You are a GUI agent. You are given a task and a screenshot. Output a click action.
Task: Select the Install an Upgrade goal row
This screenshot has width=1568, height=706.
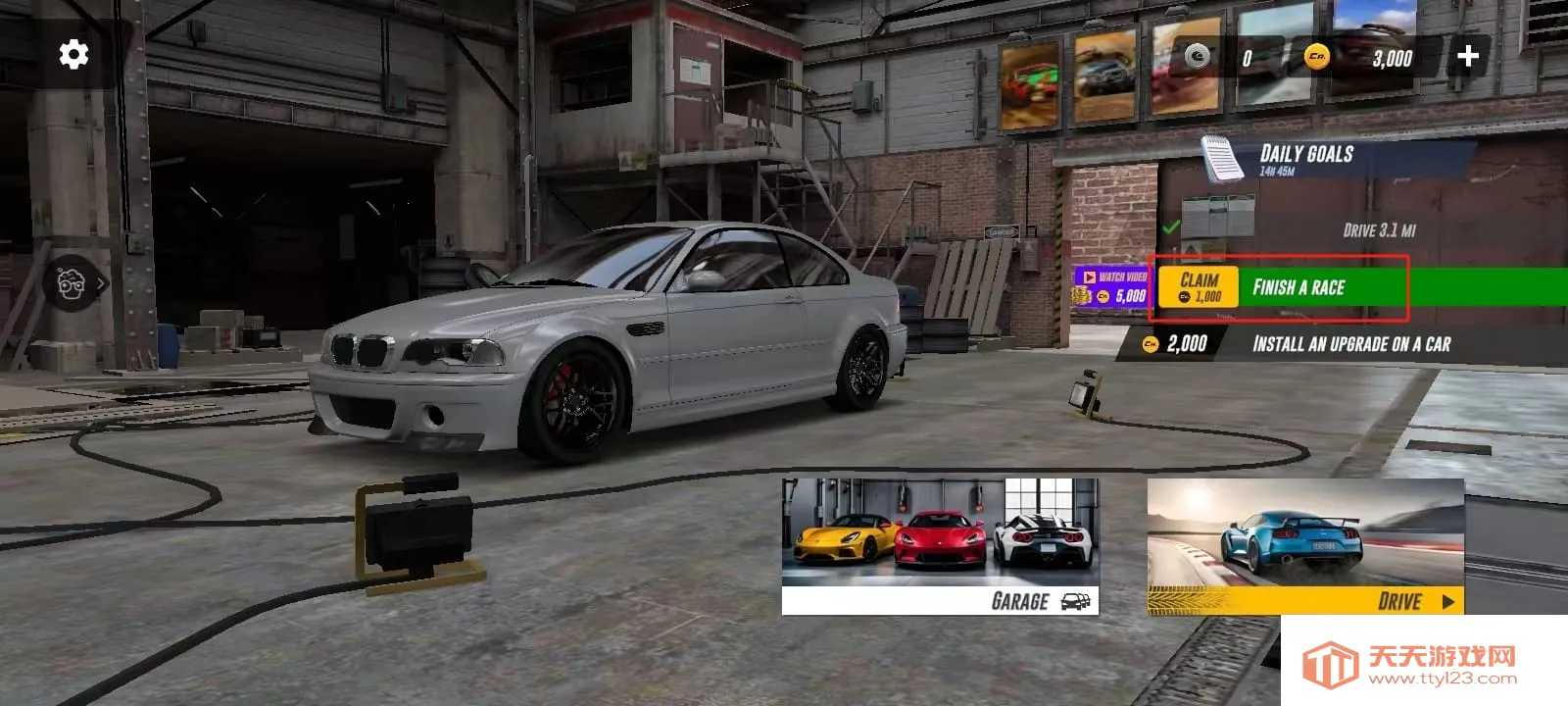1350,344
